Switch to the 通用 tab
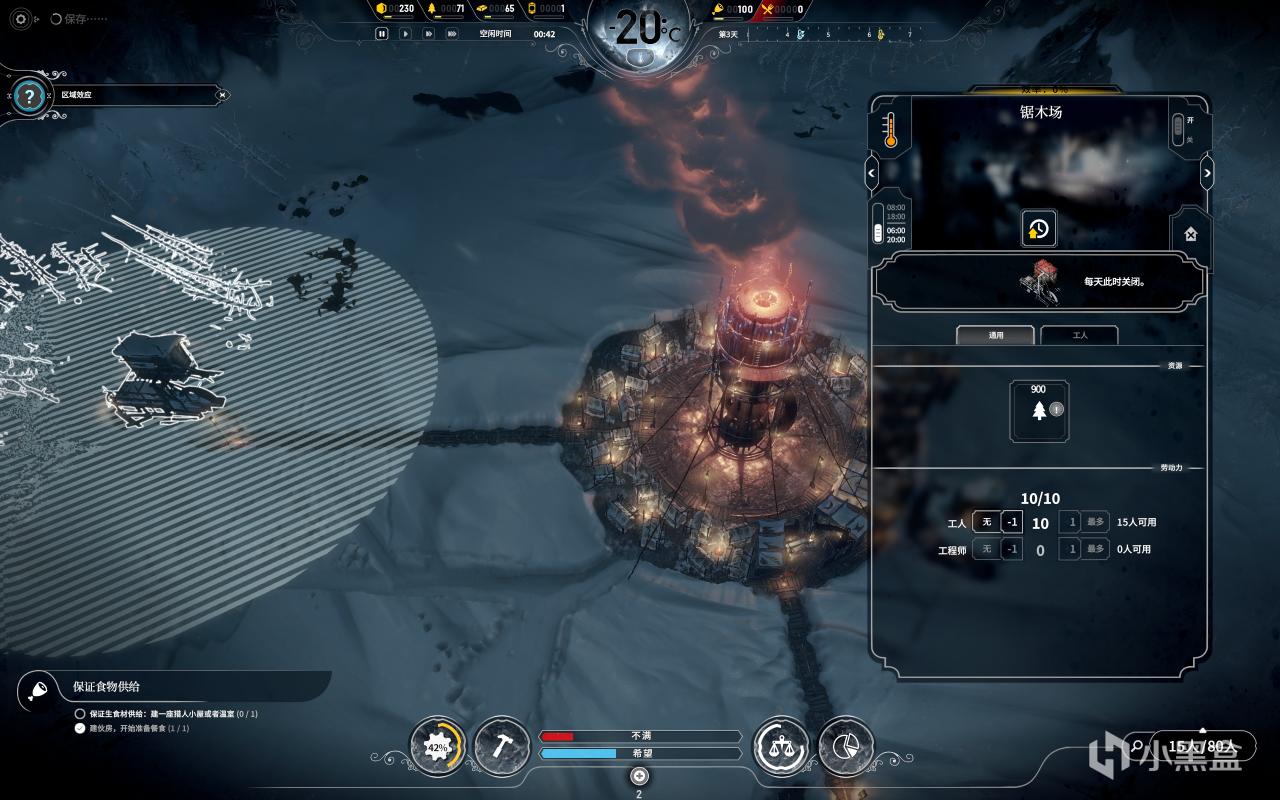 point(996,335)
